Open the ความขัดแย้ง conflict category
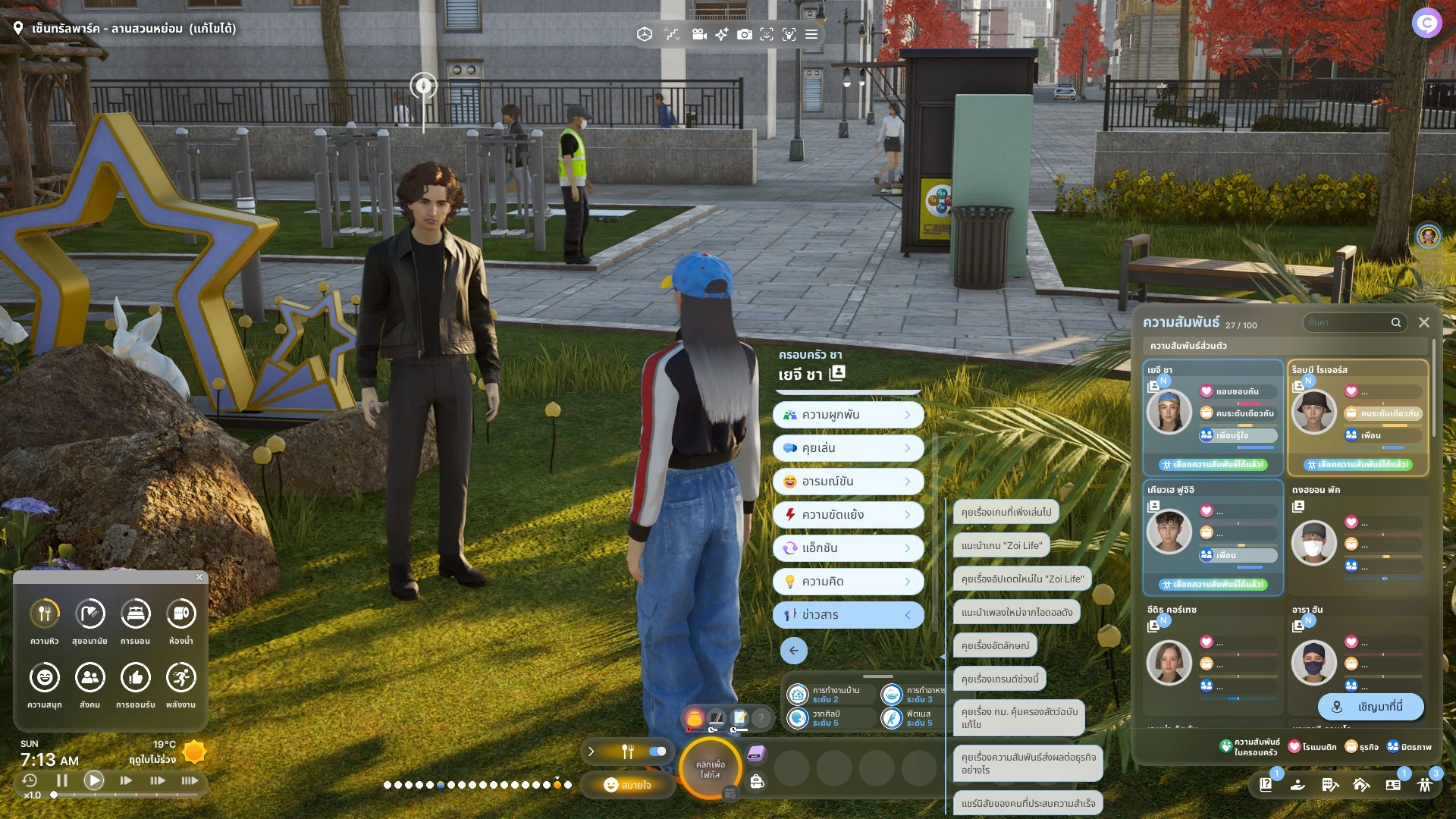Screen dimensions: 1456x819 848,515
